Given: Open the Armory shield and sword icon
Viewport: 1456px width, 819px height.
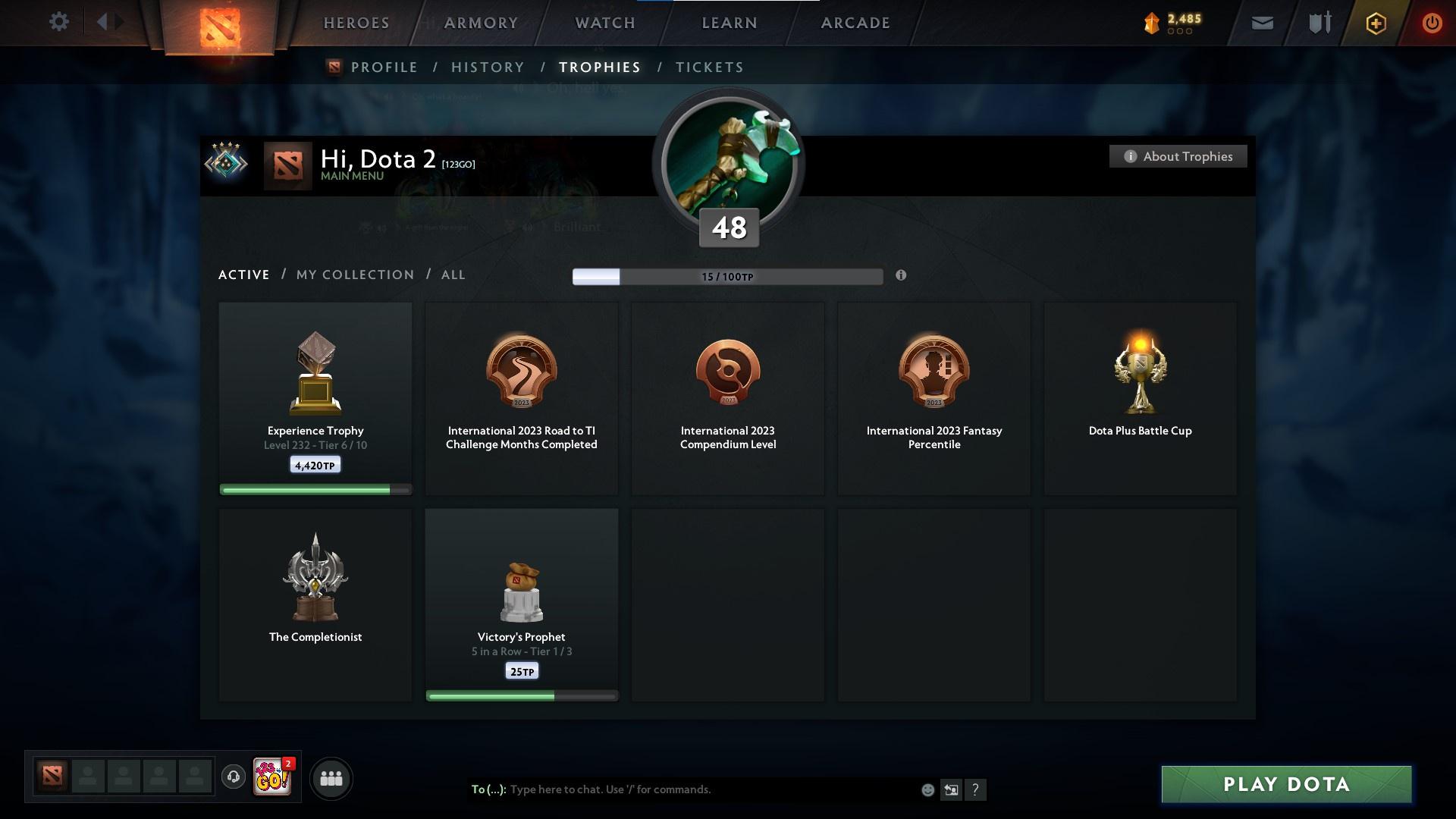Looking at the screenshot, I should 1319,23.
